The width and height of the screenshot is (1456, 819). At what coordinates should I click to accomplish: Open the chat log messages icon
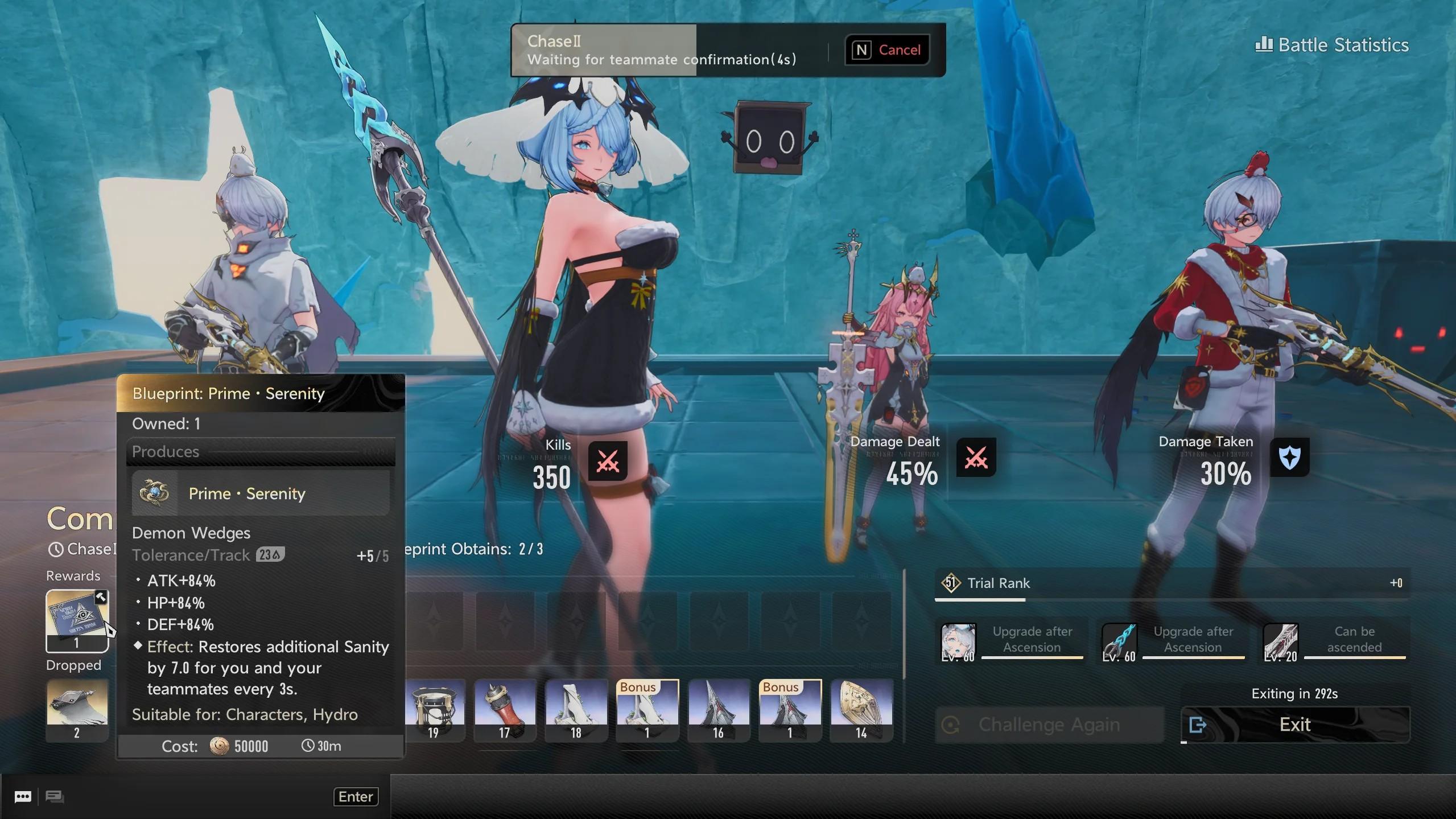point(55,797)
